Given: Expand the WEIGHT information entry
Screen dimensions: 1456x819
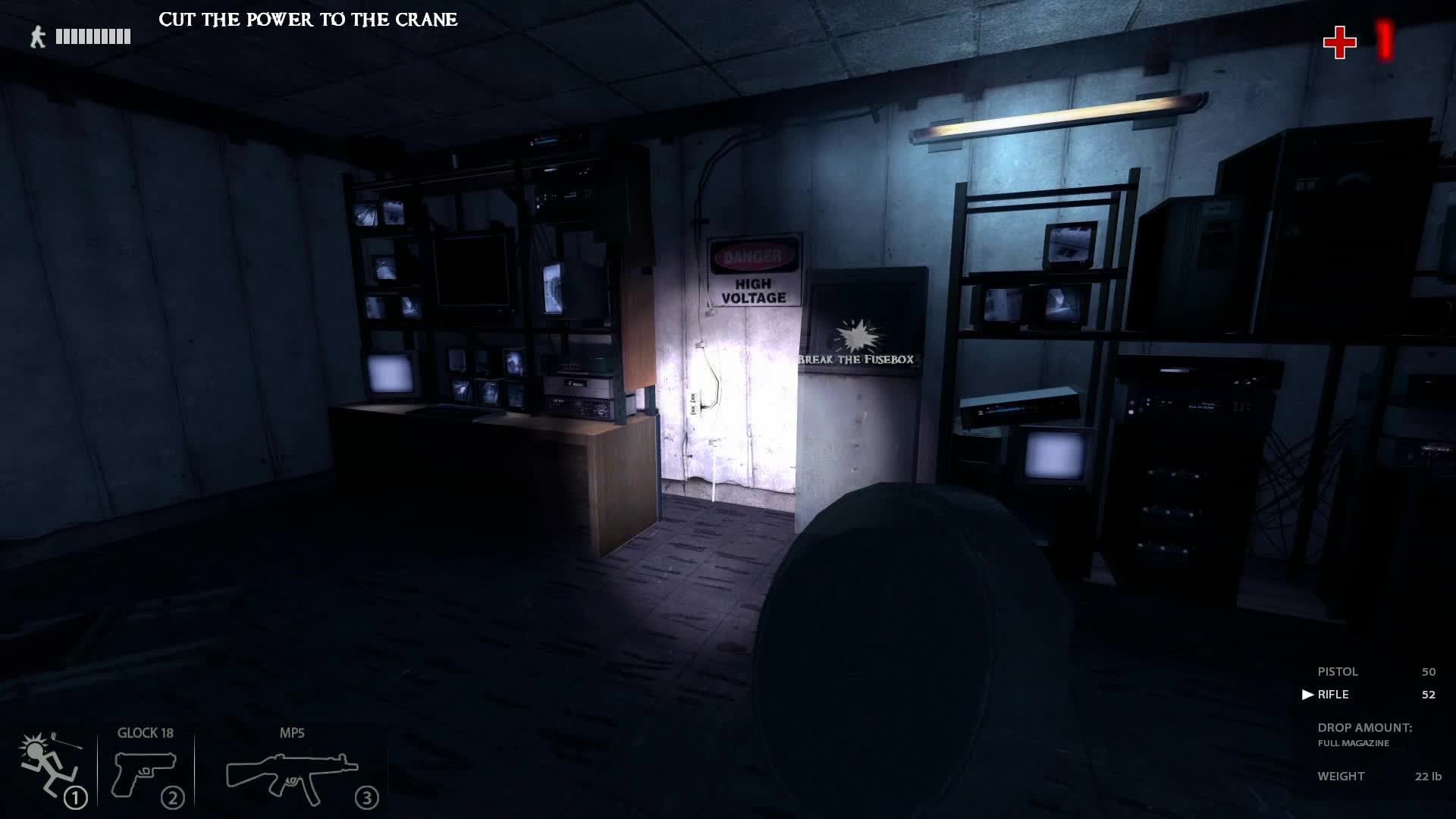Looking at the screenshot, I should pos(1339,776).
